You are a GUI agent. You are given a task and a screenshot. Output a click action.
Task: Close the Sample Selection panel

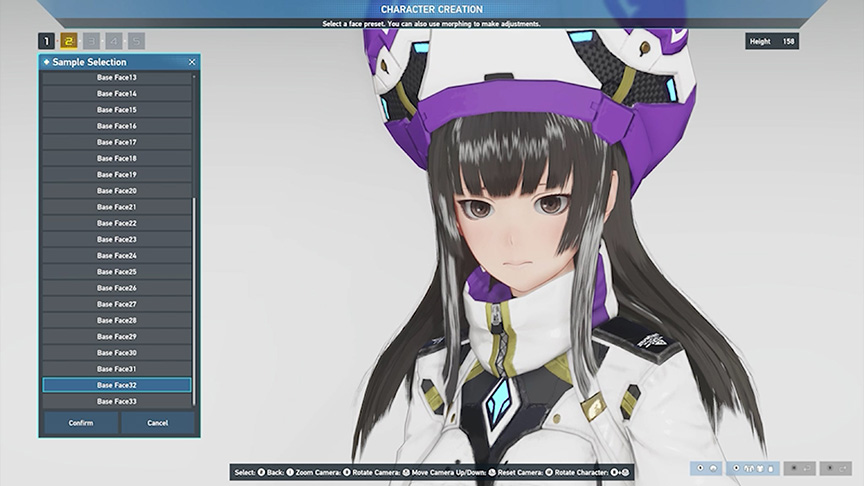192,62
